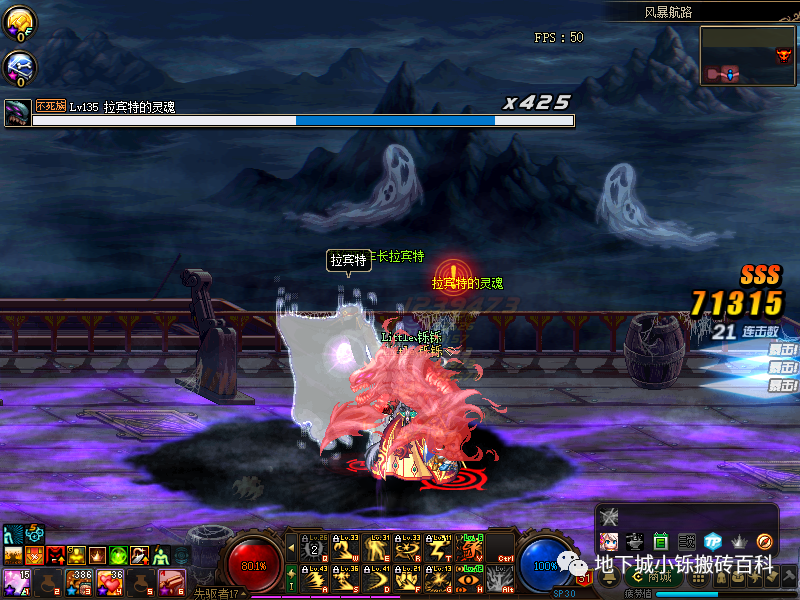Use the consumable in quick slot 1
The height and width of the screenshot is (600, 800).
(15, 581)
